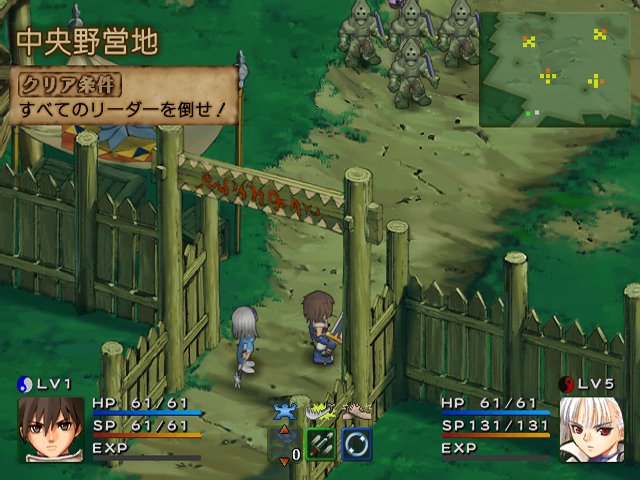Select the white-haired LV5 character portrait

pyautogui.click(x=590, y=428)
